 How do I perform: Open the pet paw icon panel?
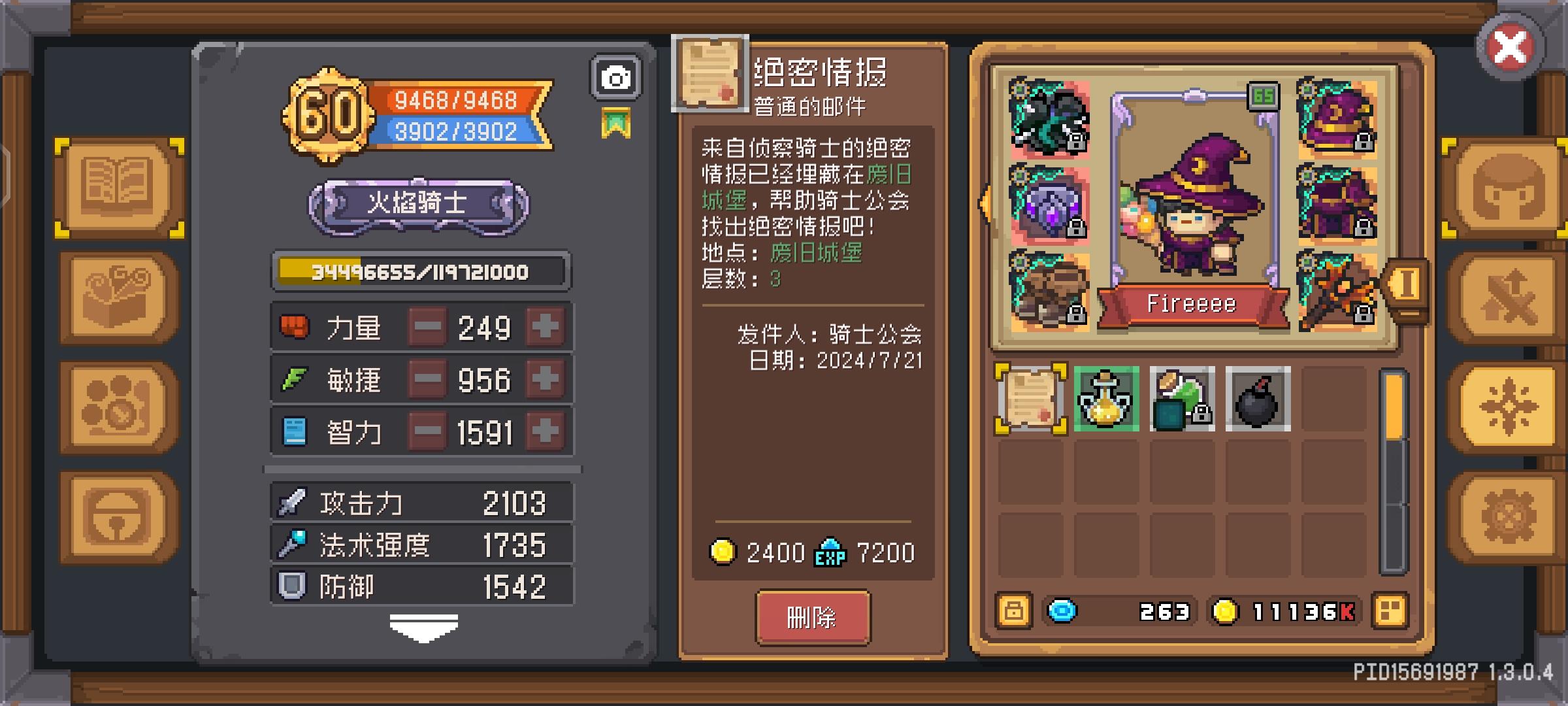[116, 405]
